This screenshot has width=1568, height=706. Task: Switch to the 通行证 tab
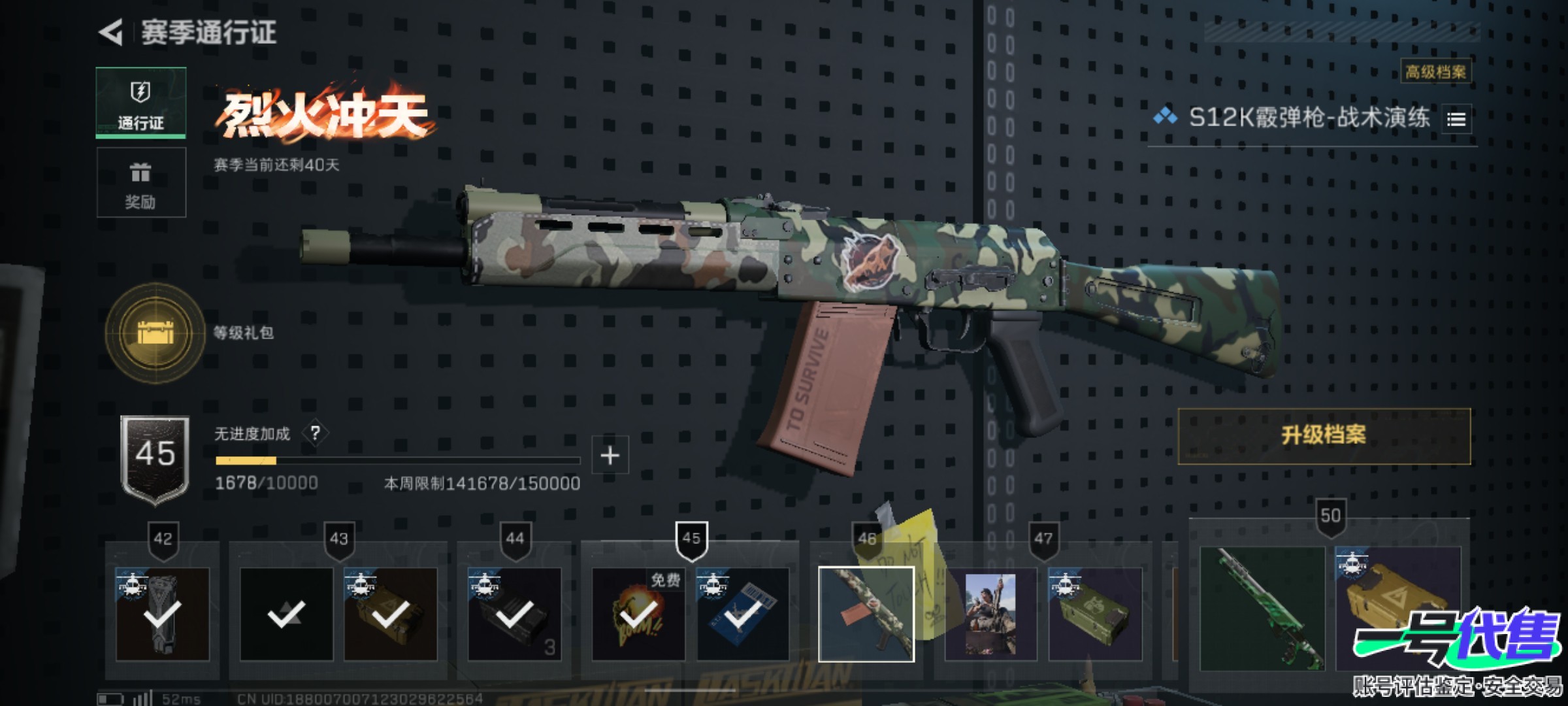tap(141, 103)
